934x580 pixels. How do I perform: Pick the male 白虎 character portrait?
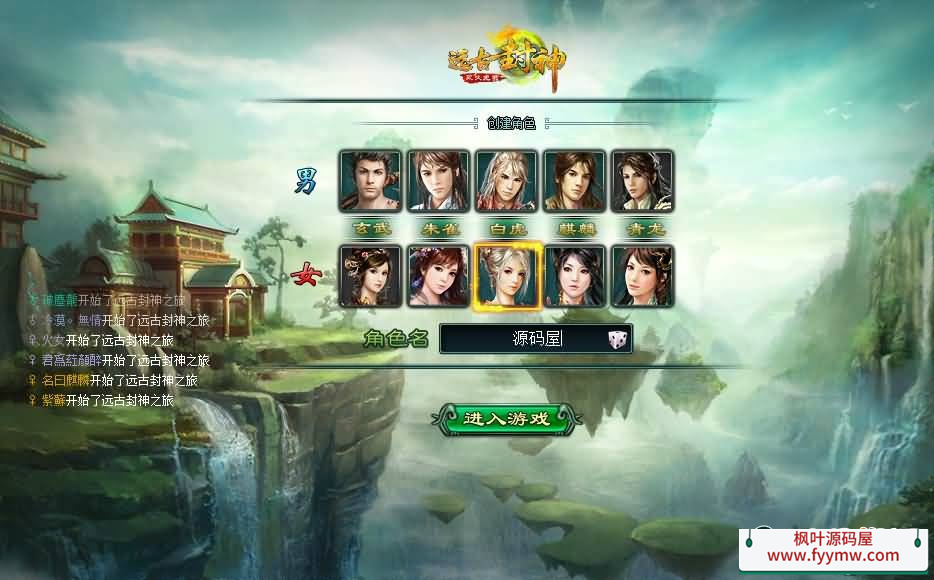[506, 181]
